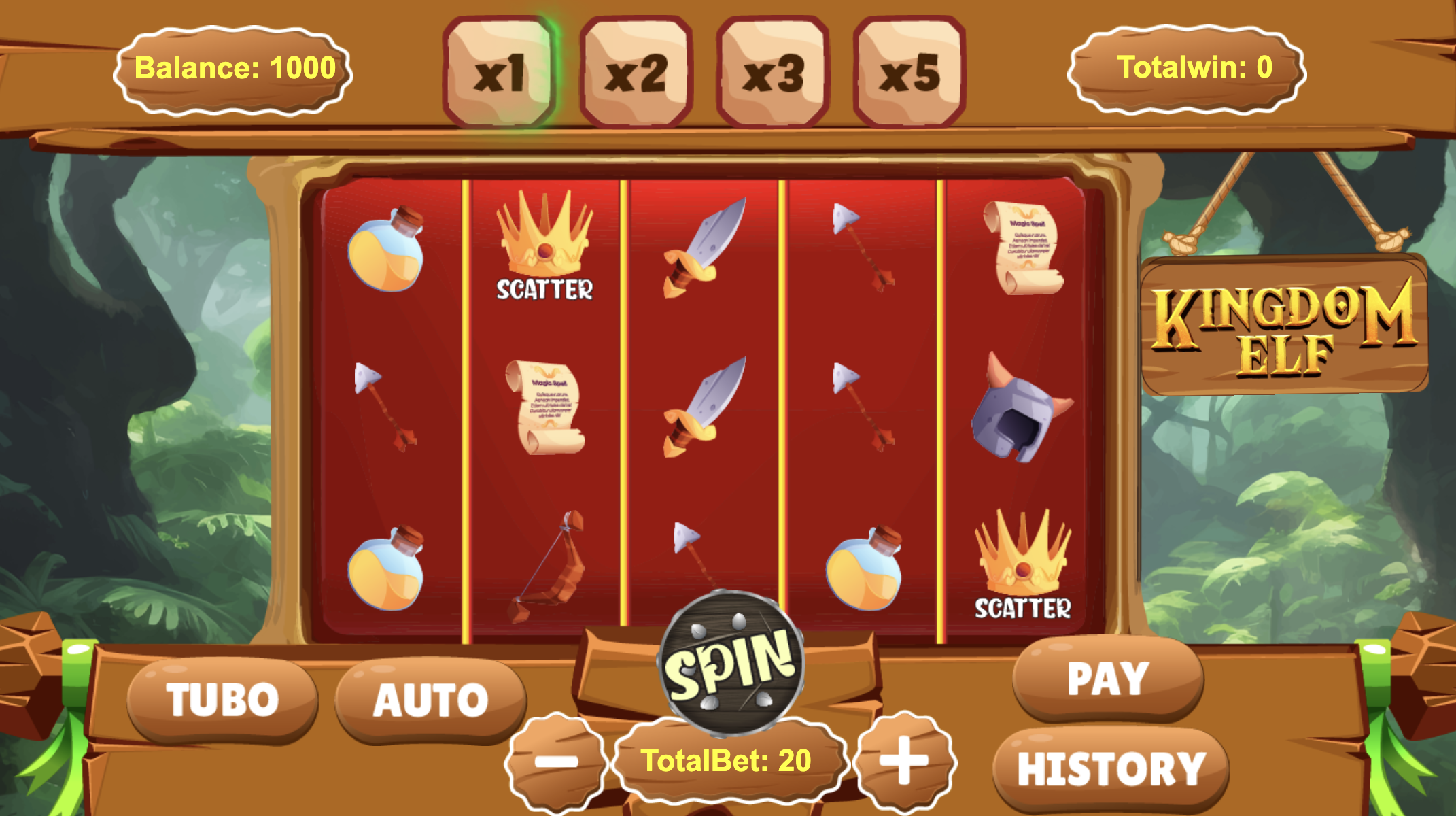
Task: Select the x1 multiplier
Action: tap(500, 72)
